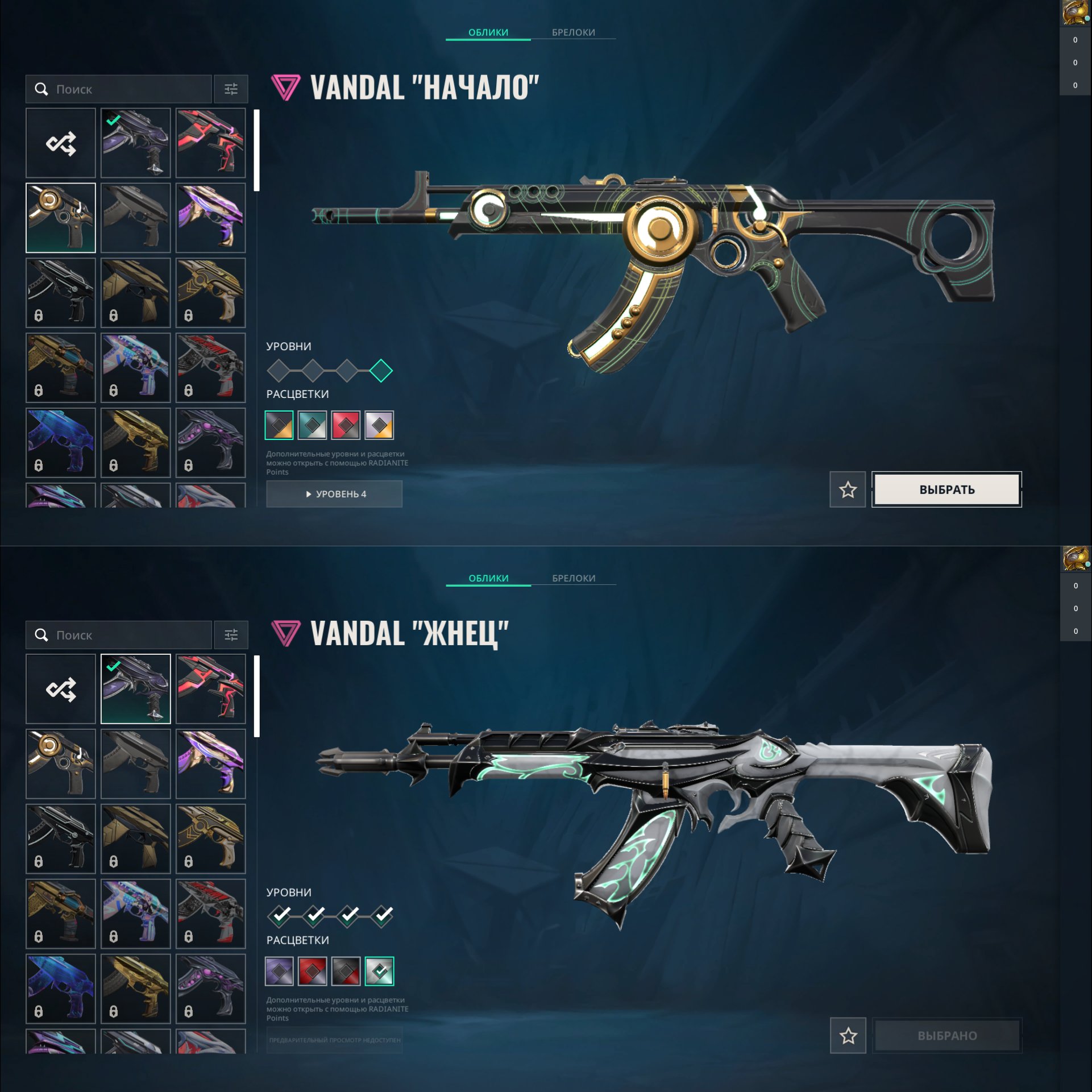Switch to the БРЕЛОКИ tab
The height and width of the screenshot is (1092, 1092).
572,32
